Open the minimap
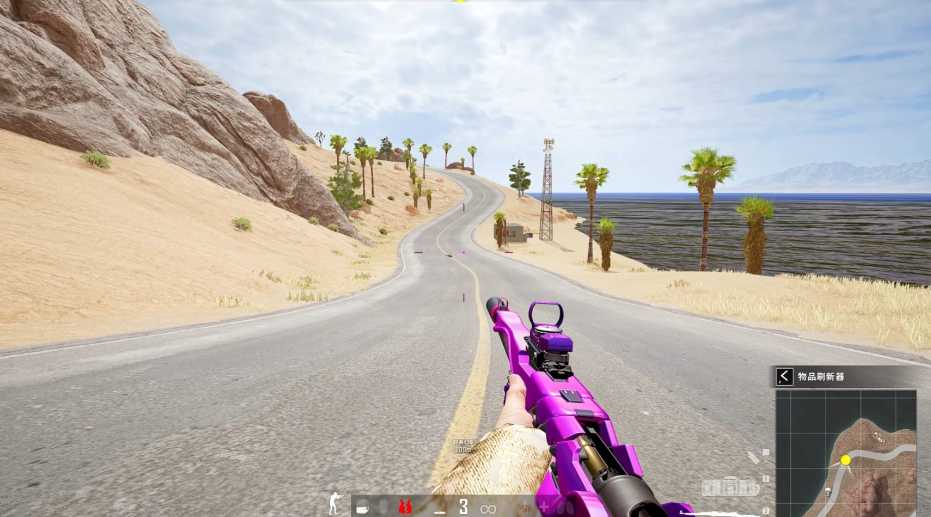This screenshot has width=931, height=517. 846,452
